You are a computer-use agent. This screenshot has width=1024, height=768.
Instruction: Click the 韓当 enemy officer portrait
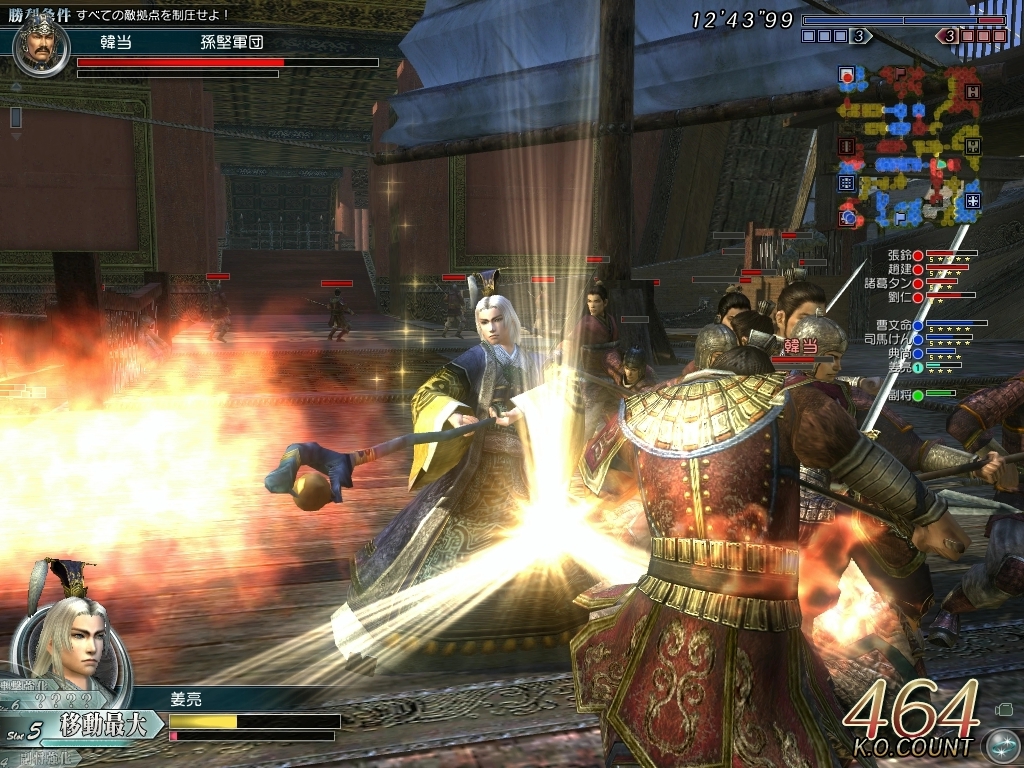[x=41, y=45]
